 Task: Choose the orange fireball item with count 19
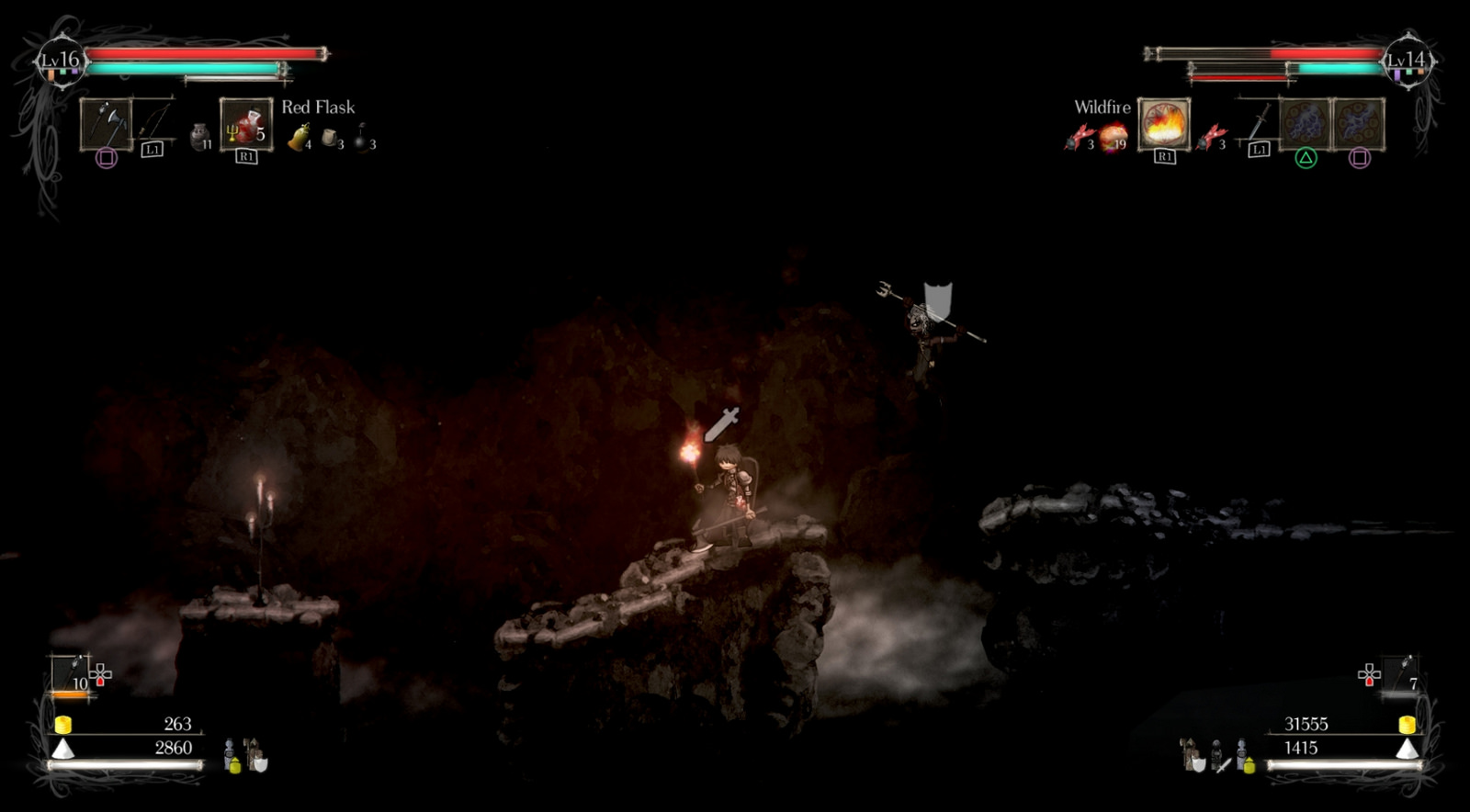click(x=1113, y=138)
